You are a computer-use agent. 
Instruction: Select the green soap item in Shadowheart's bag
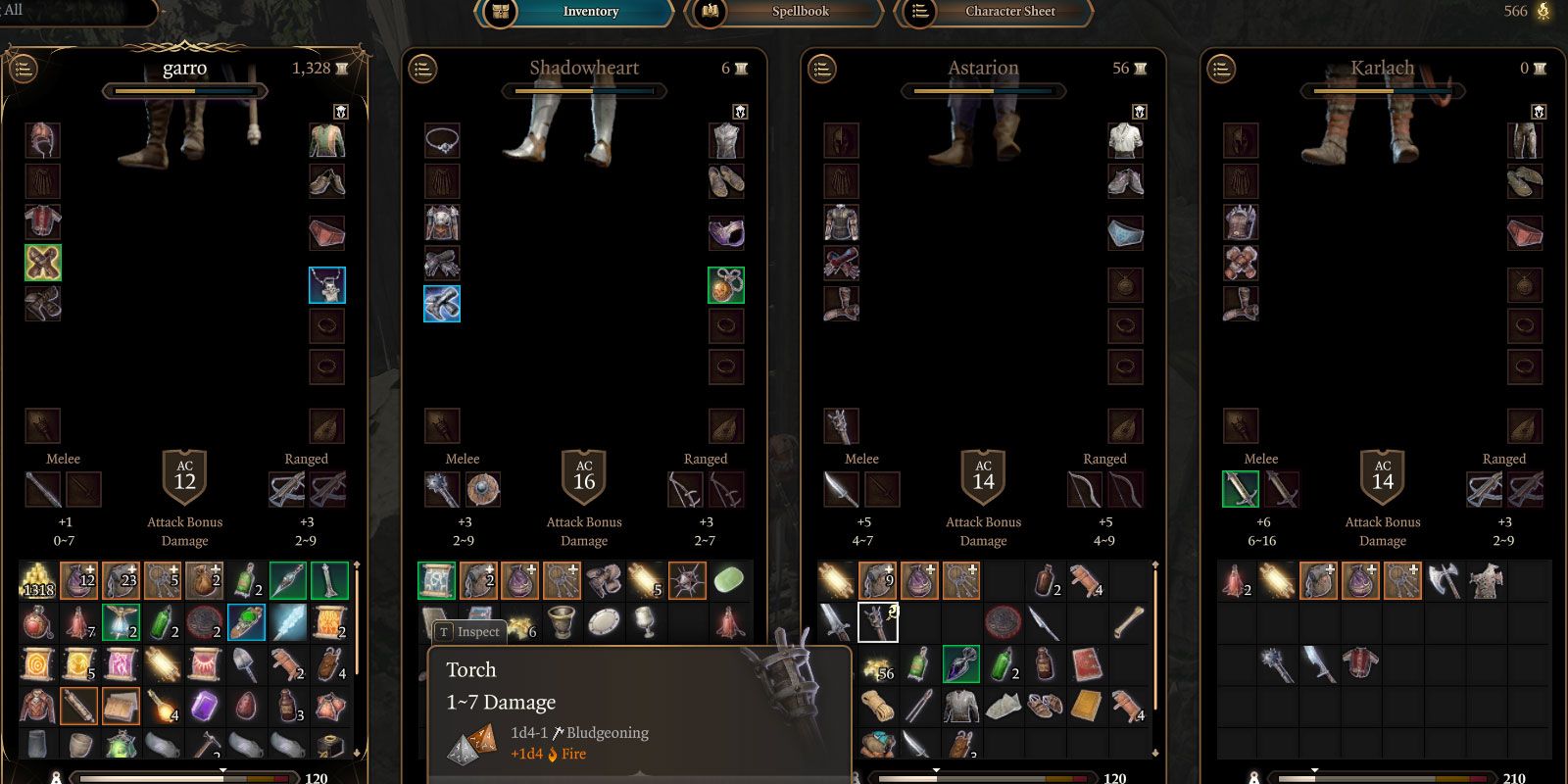pos(727,580)
